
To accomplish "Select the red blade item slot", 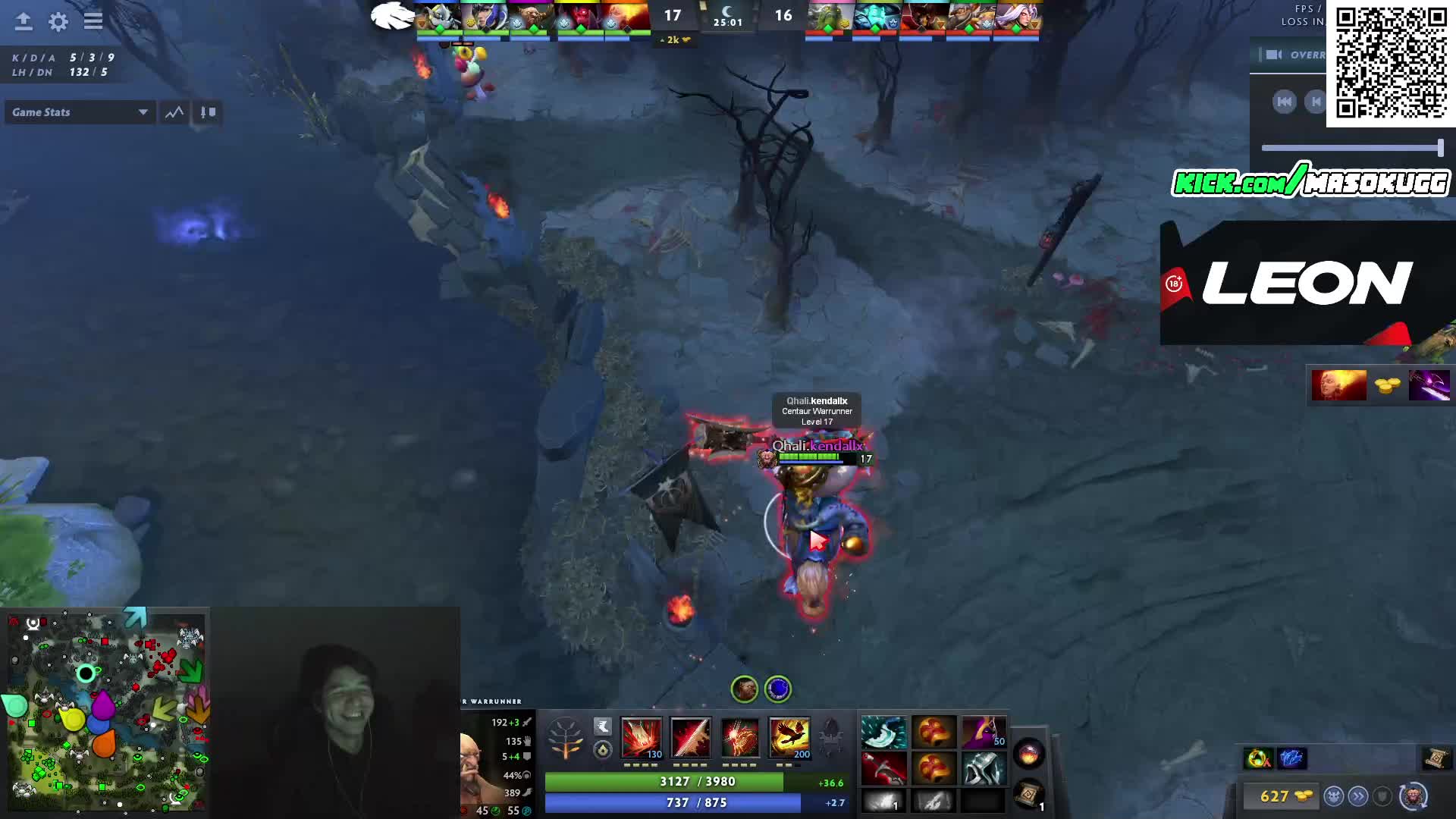I will (883, 768).
